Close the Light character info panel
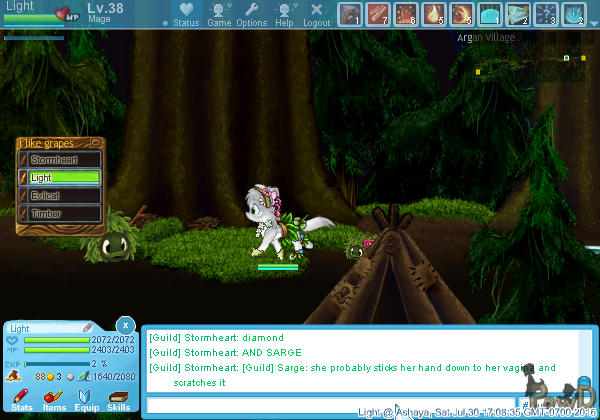Viewport: 600px width, 420px height. [124, 325]
